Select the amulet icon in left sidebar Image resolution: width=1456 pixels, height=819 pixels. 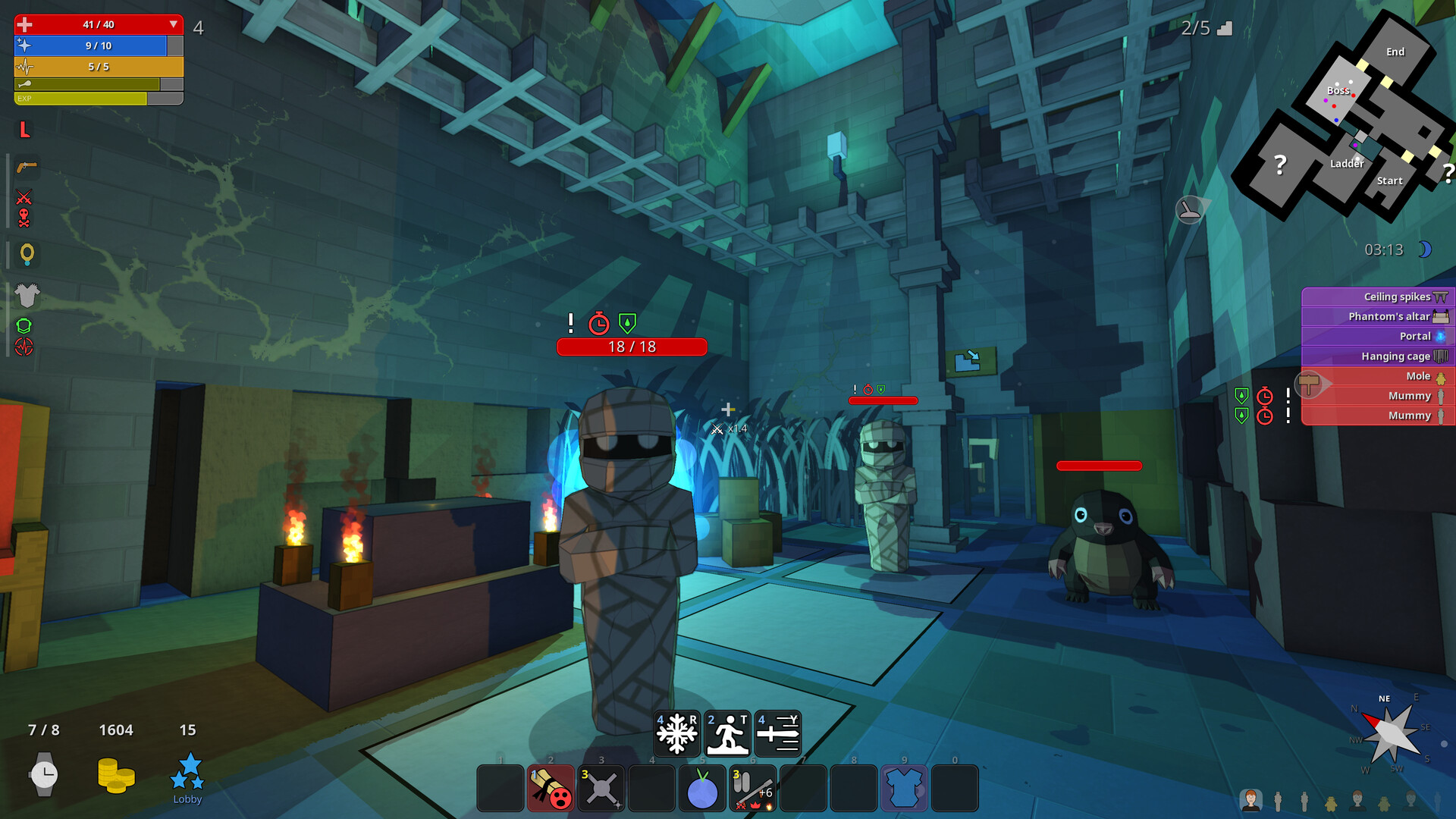tap(27, 256)
